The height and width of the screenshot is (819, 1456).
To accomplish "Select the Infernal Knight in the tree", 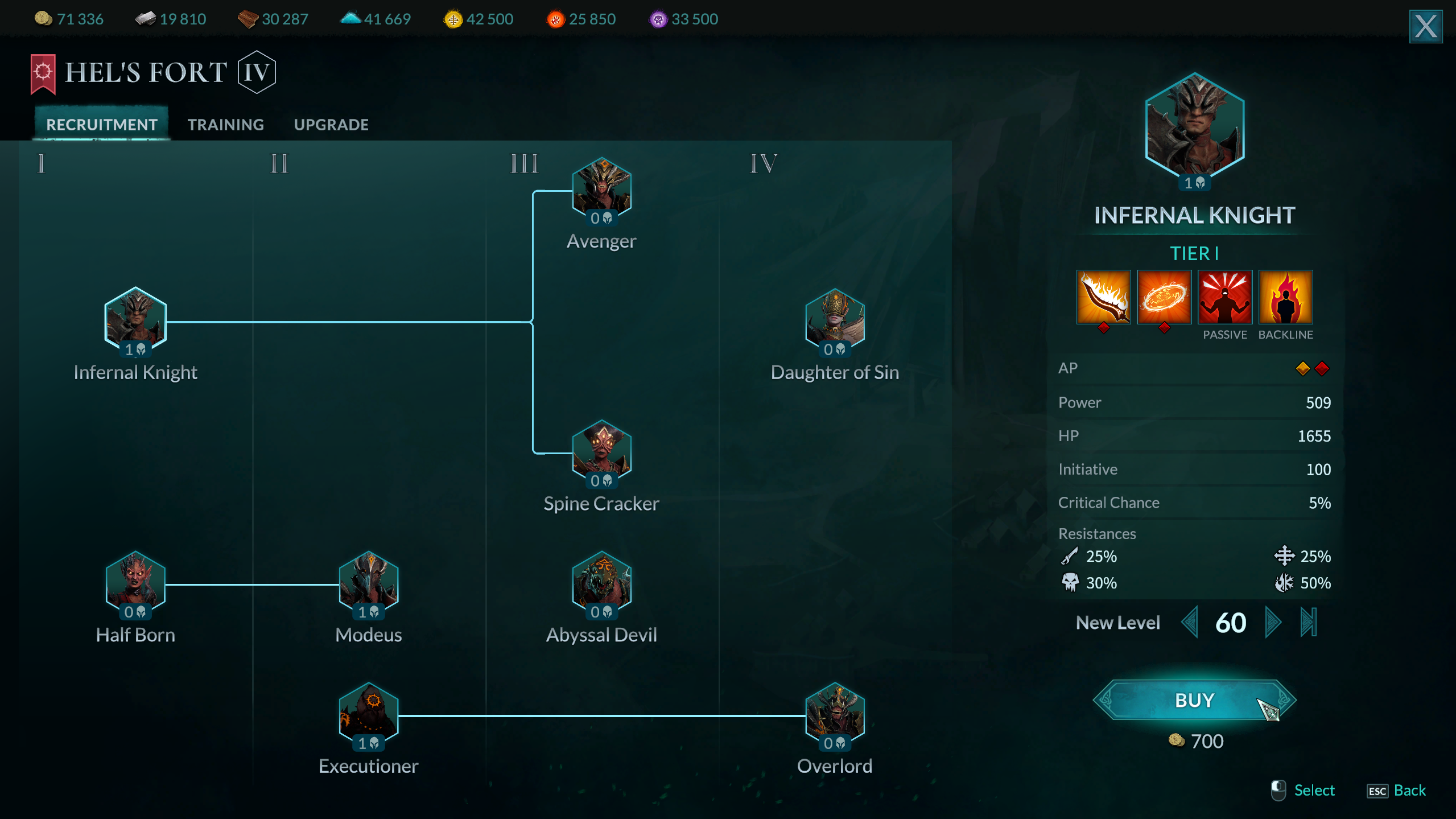I will pos(135,319).
